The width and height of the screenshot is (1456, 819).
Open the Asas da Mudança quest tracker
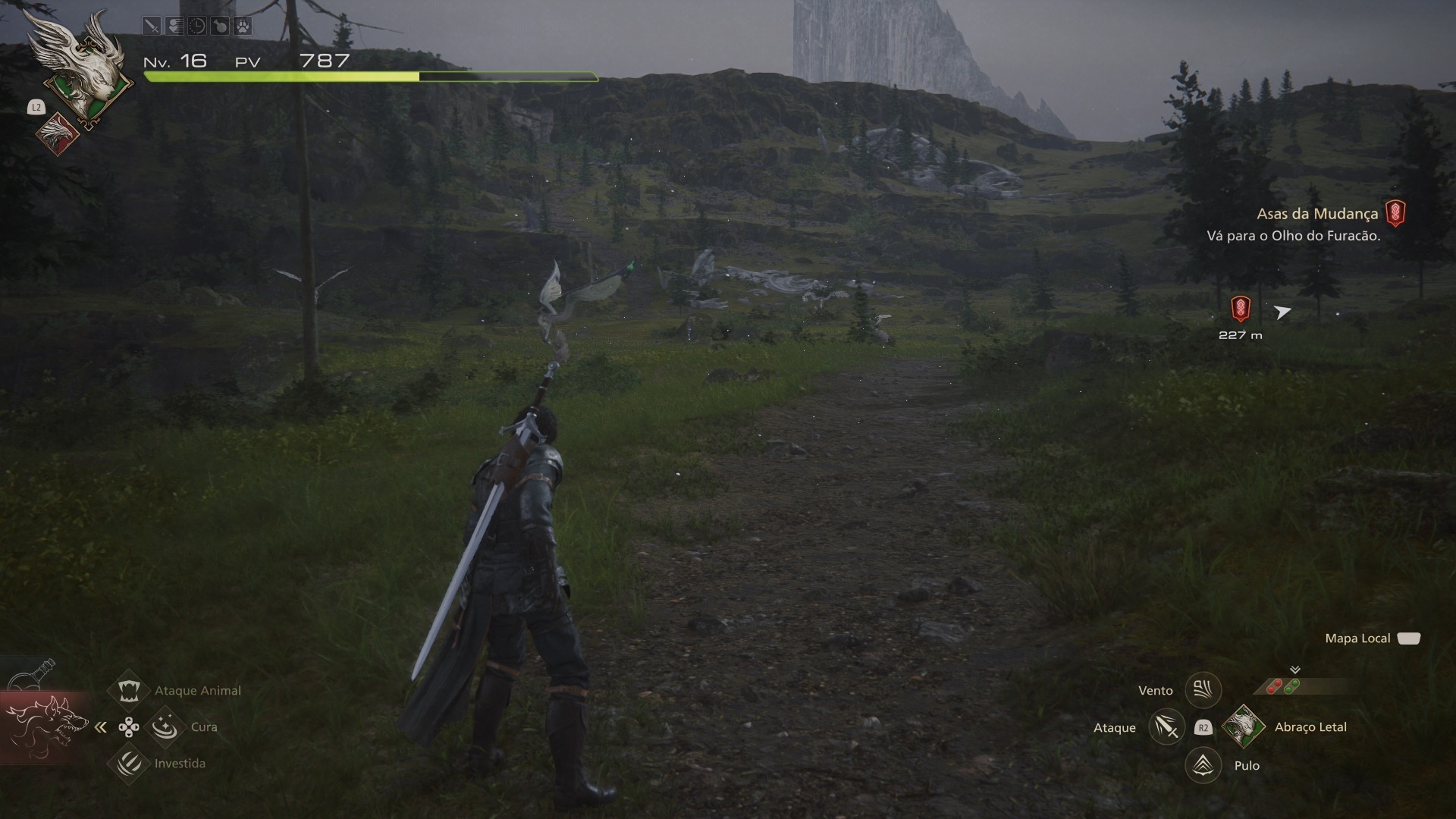tap(1317, 214)
